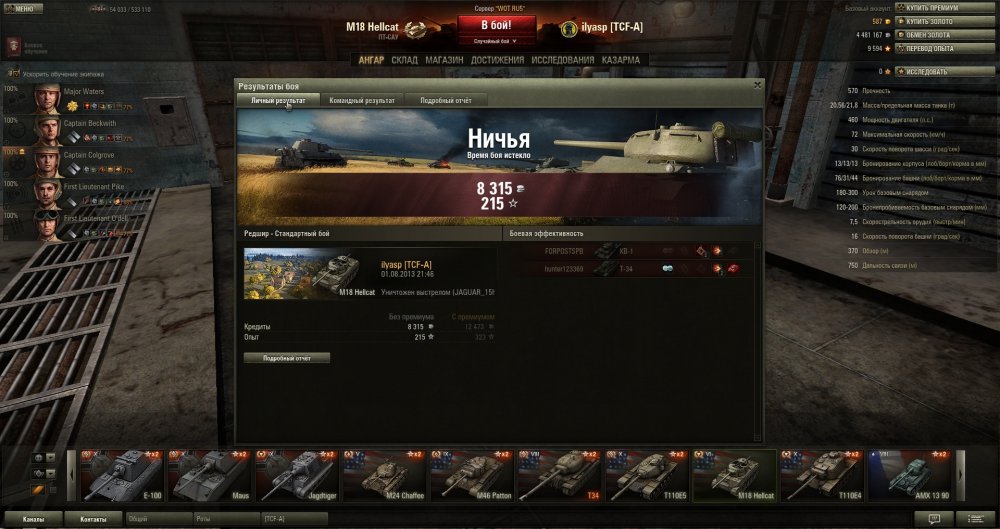This screenshot has width=1000, height=529.
Task: Open the Контакты contacts list
Action: coord(93,520)
